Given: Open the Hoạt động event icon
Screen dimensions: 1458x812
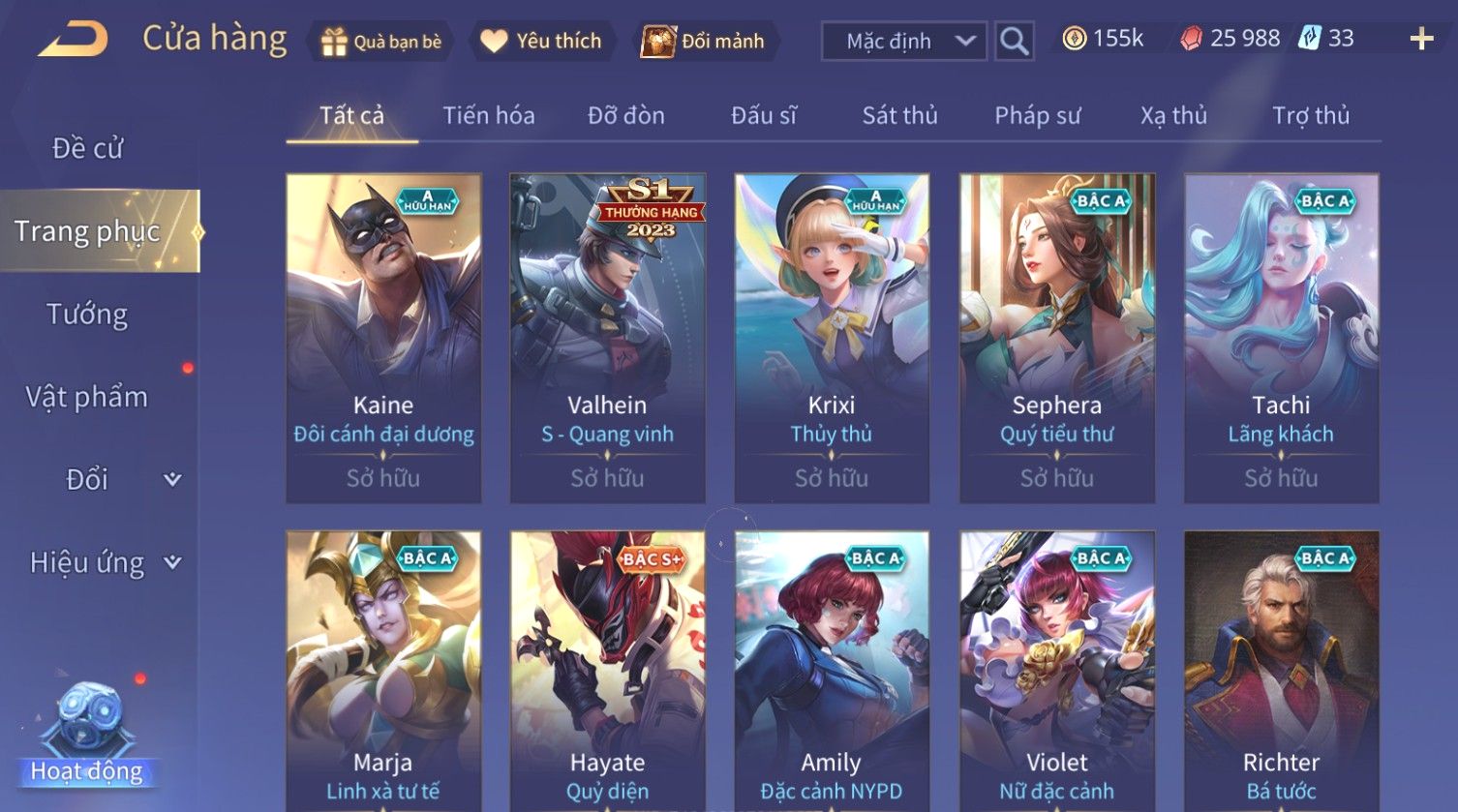Looking at the screenshot, I should tap(87, 736).
